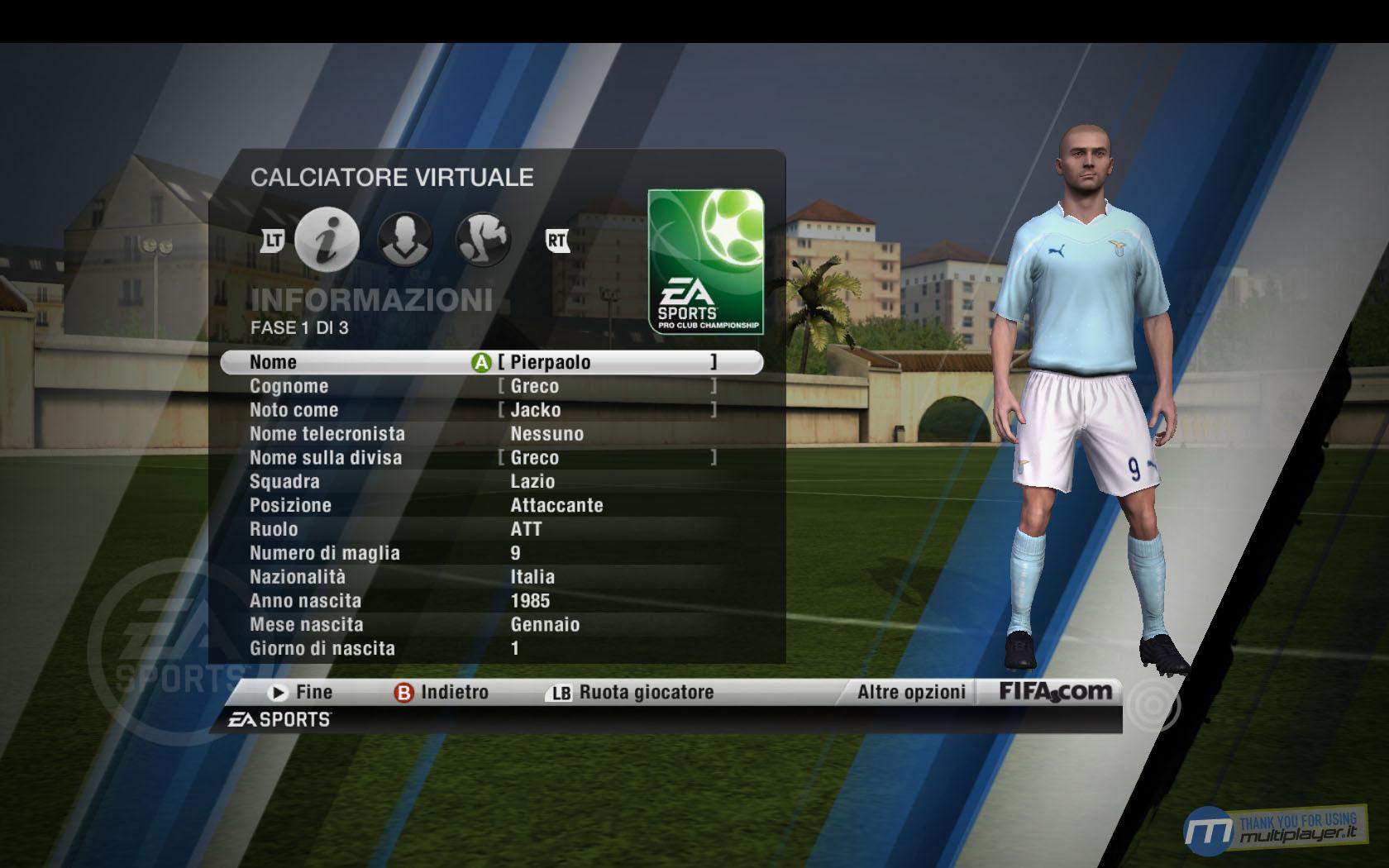
Task: Open the player head appearance tab
Action: pos(404,240)
